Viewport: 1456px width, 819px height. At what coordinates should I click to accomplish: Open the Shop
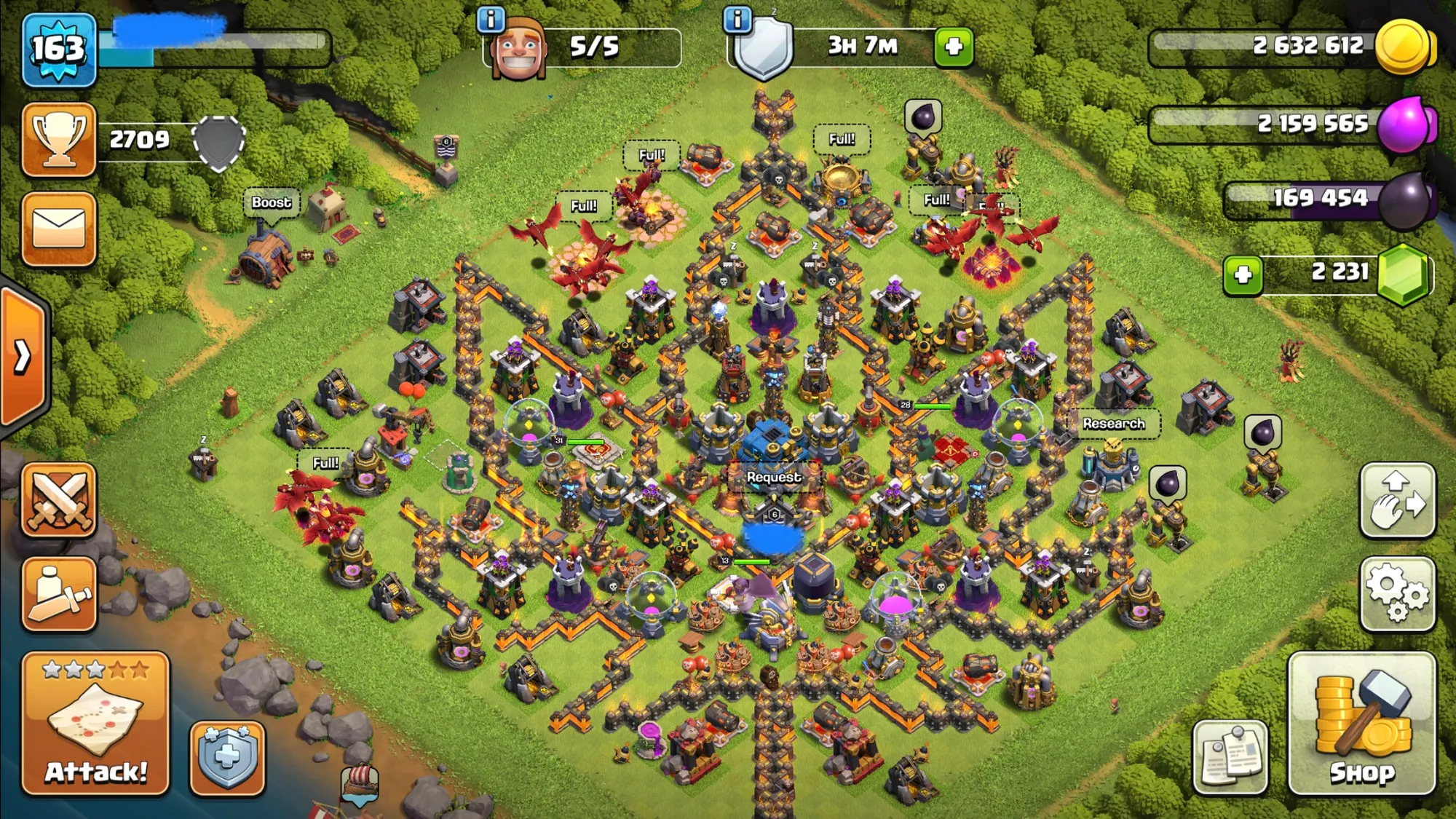1361,723
